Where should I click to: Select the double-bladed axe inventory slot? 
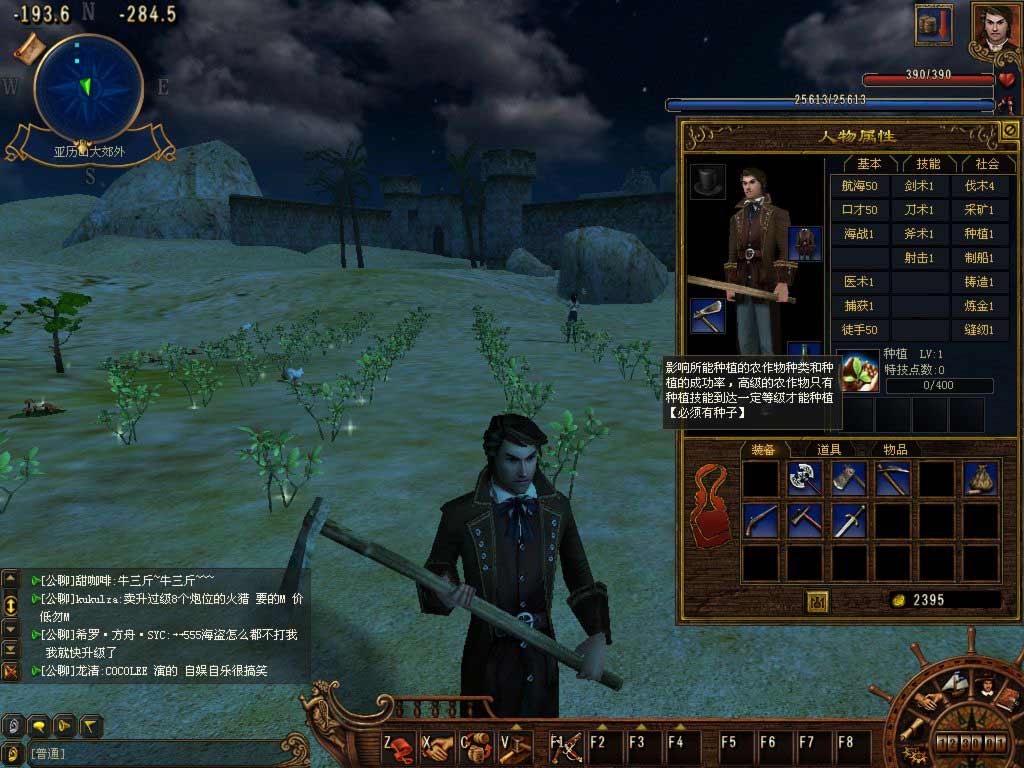[804, 479]
